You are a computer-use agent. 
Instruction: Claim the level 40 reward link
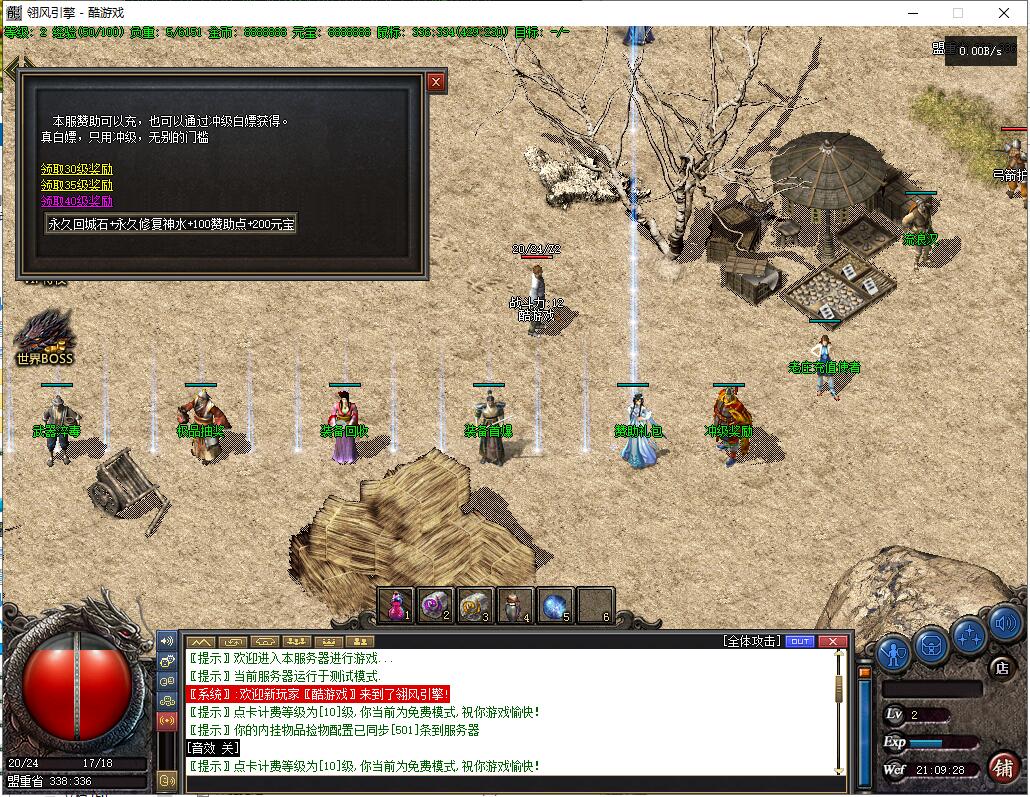77,201
